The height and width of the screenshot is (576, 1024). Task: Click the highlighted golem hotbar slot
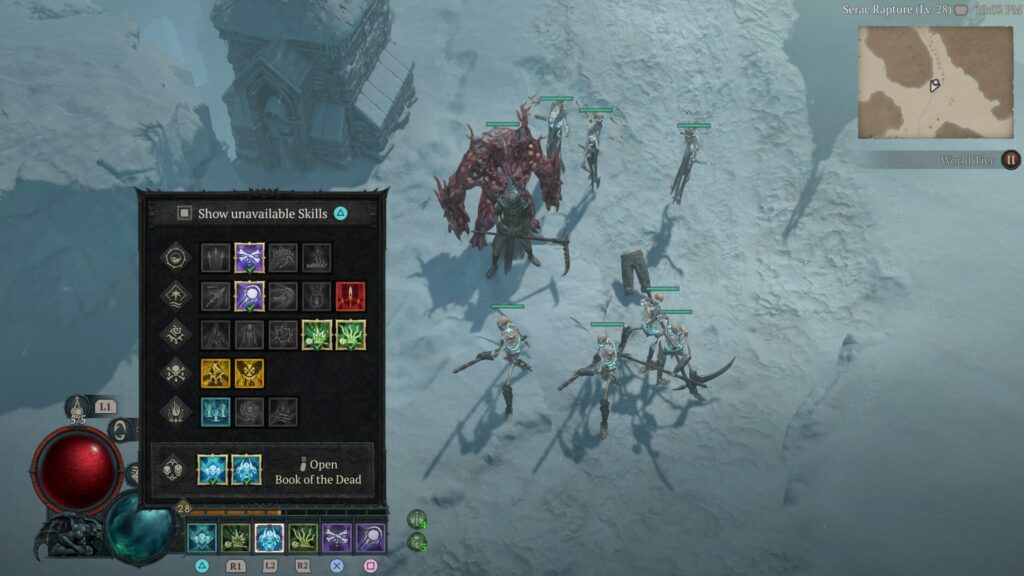pos(269,538)
